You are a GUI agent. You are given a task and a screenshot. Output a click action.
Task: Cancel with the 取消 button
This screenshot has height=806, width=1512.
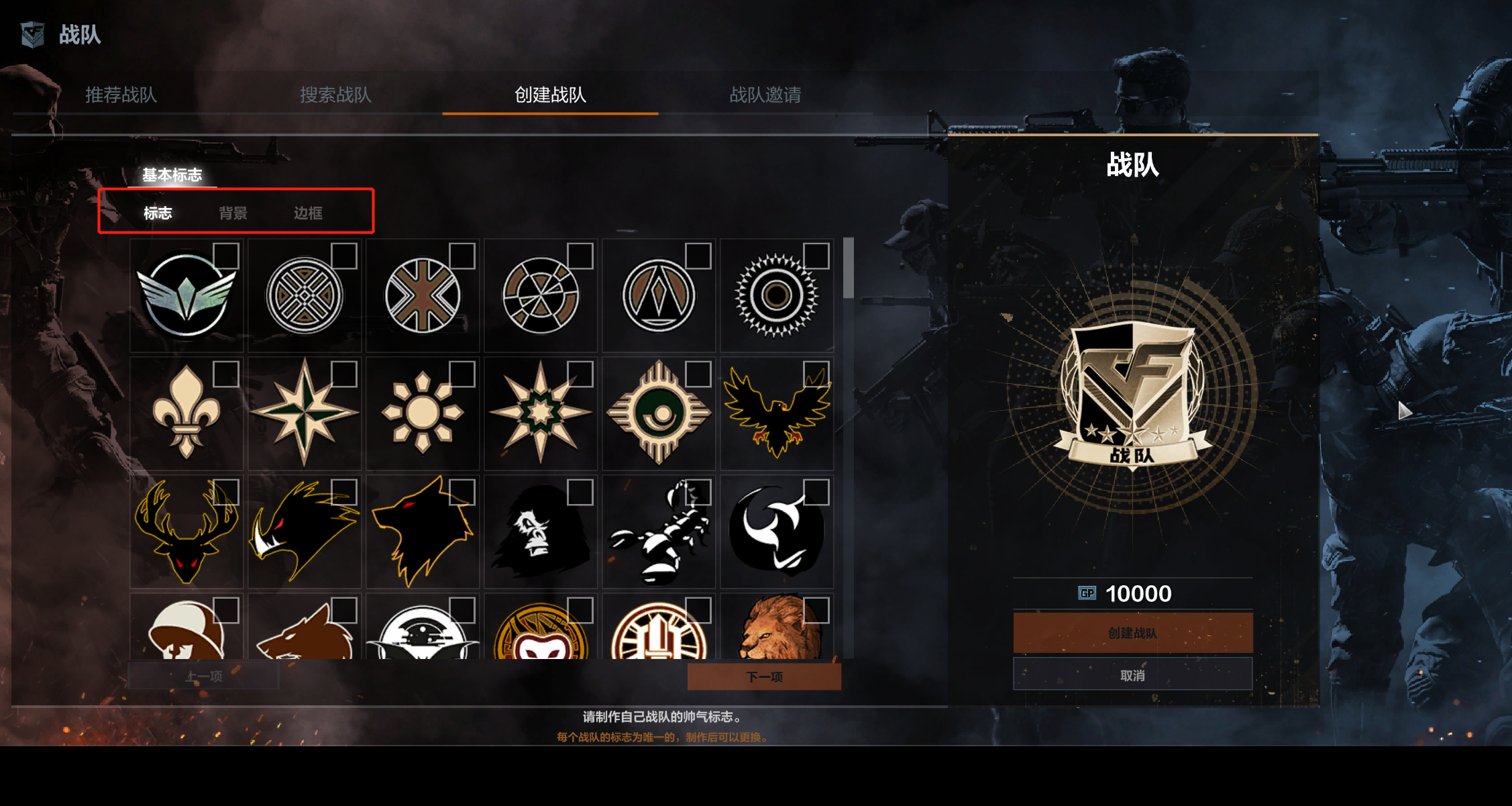point(1132,675)
